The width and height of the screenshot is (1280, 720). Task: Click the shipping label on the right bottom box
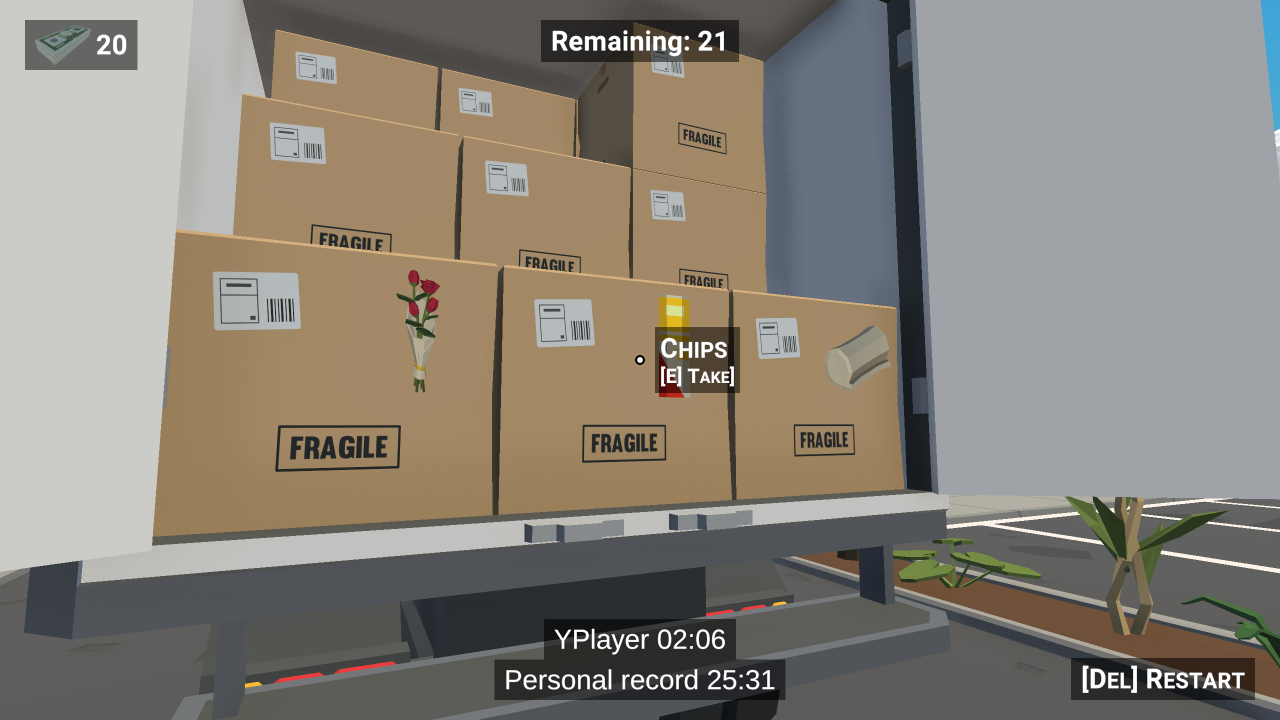pyautogui.click(x=776, y=339)
